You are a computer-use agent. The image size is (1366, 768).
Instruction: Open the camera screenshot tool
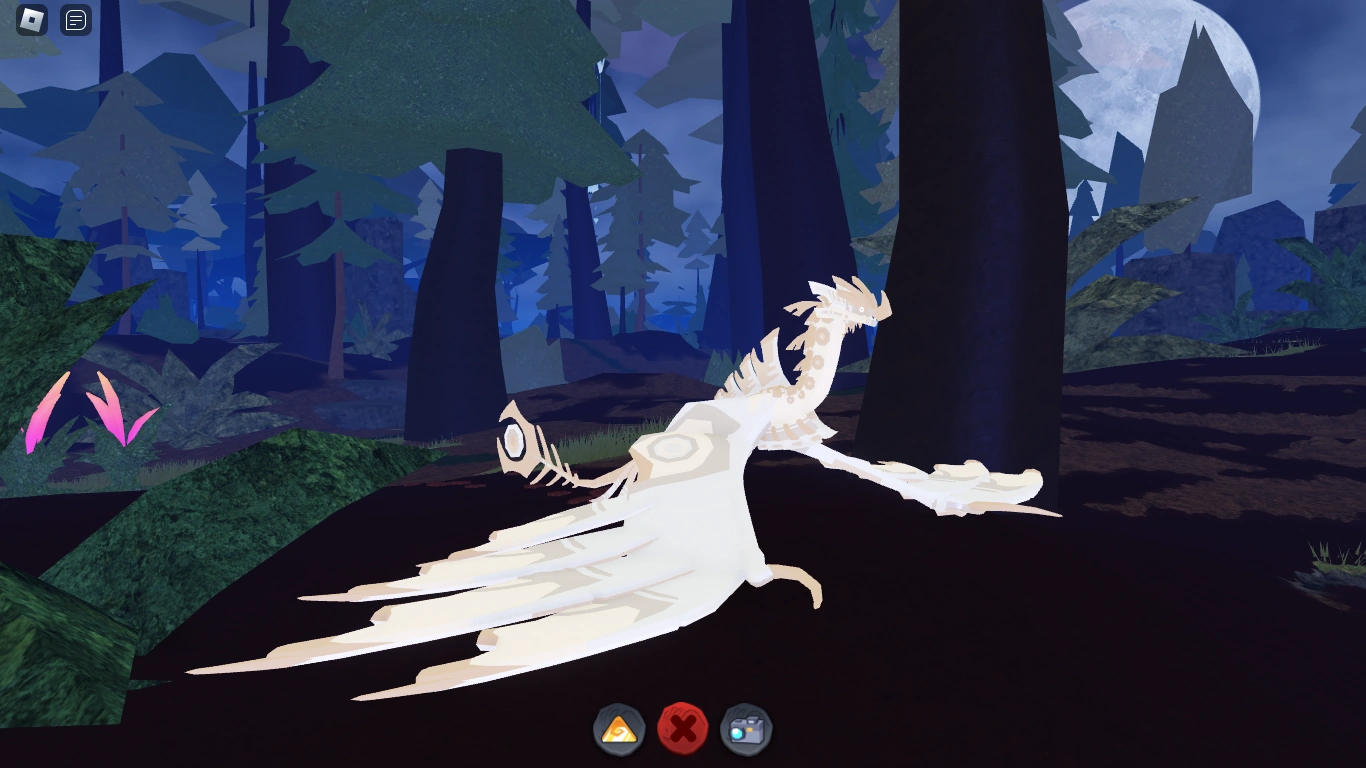point(744,730)
